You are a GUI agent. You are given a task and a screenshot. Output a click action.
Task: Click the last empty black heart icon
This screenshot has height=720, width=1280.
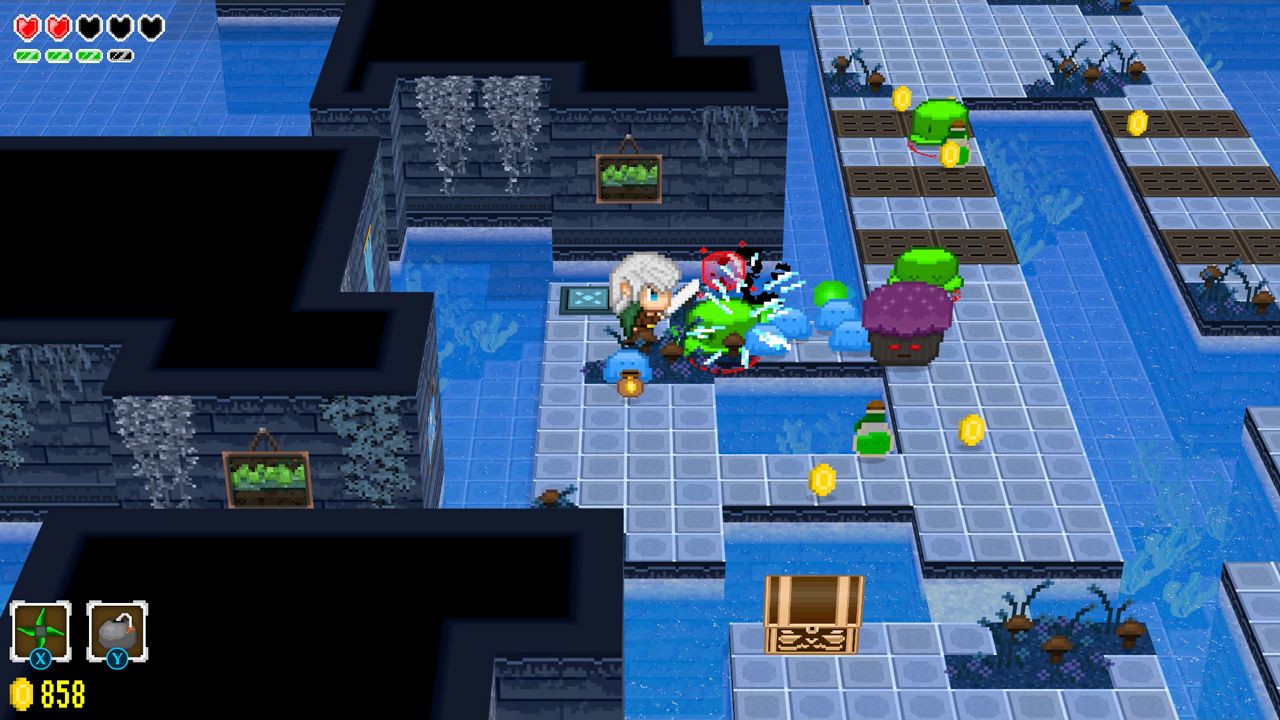click(150, 27)
